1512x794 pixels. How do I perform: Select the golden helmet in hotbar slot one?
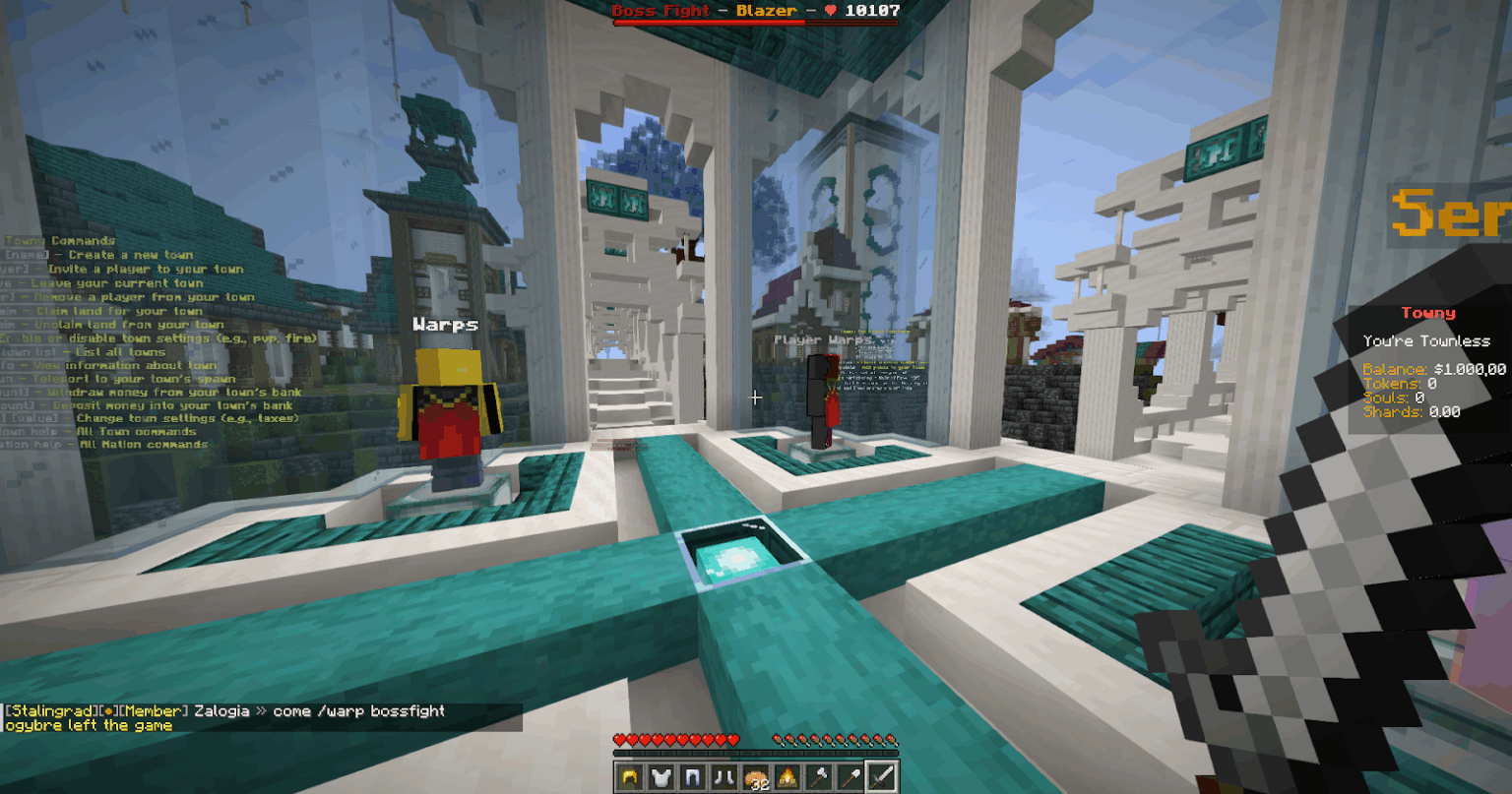coord(629,775)
